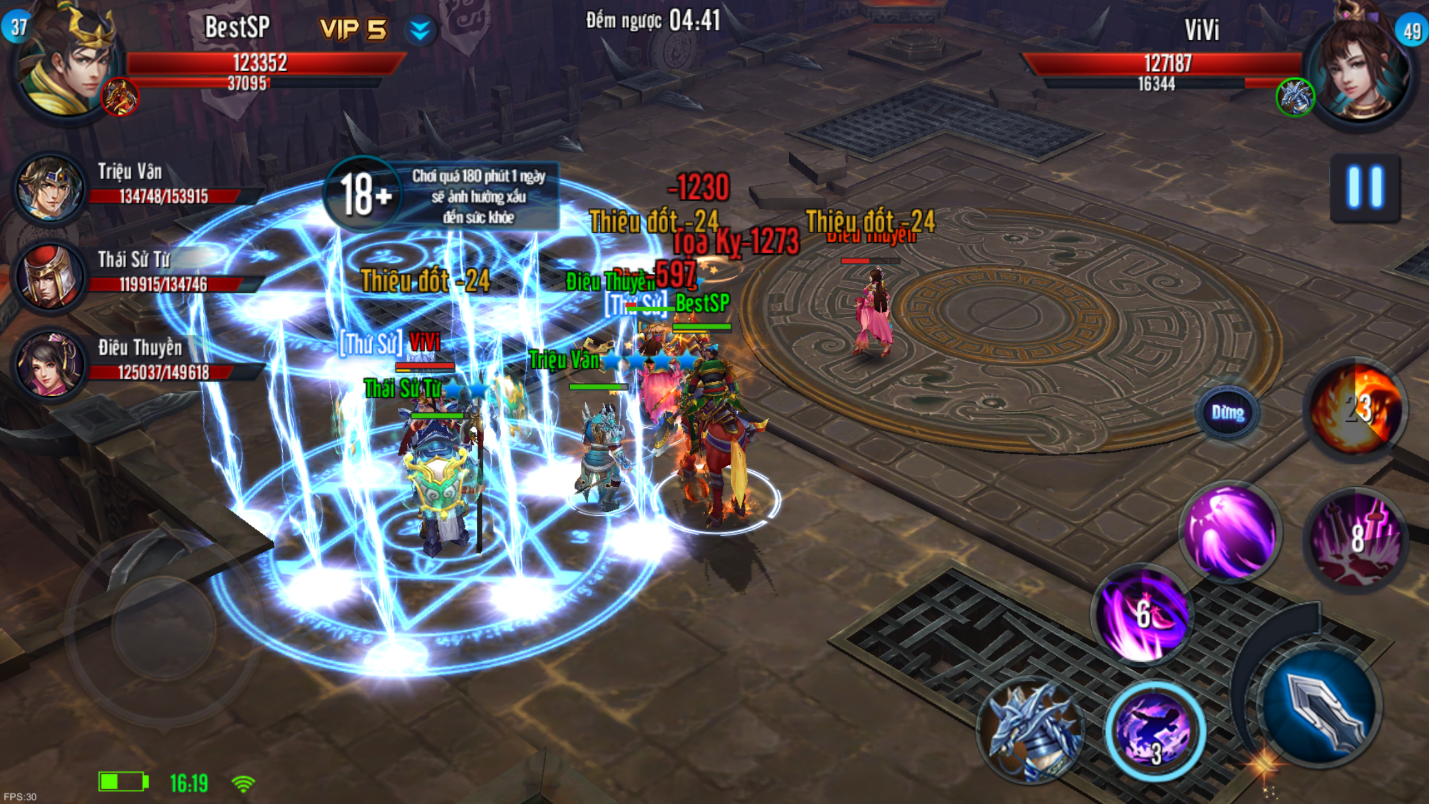Select Triệu Vân in the party list
The width and height of the screenshot is (1429, 804).
(x=50, y=188)
